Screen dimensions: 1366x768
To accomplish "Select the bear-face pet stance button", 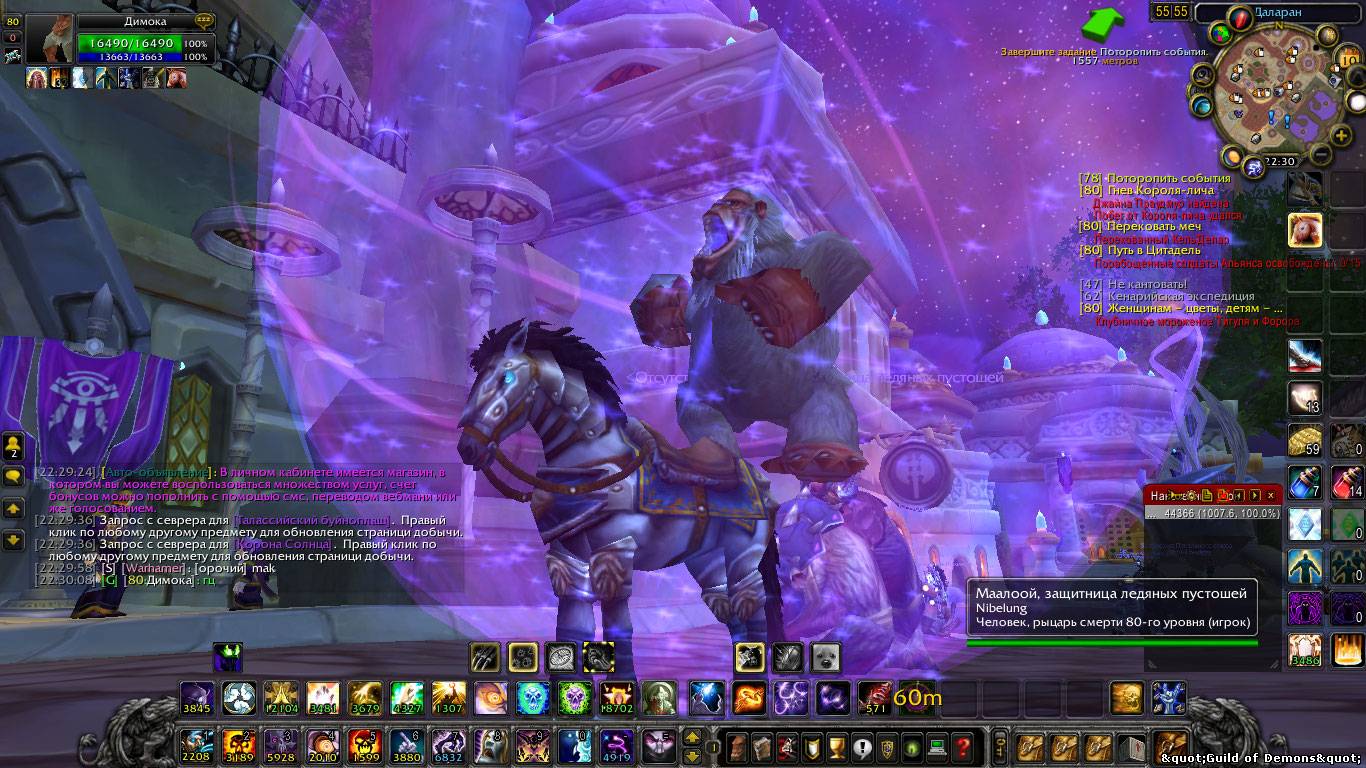I will tap(826, 657).
